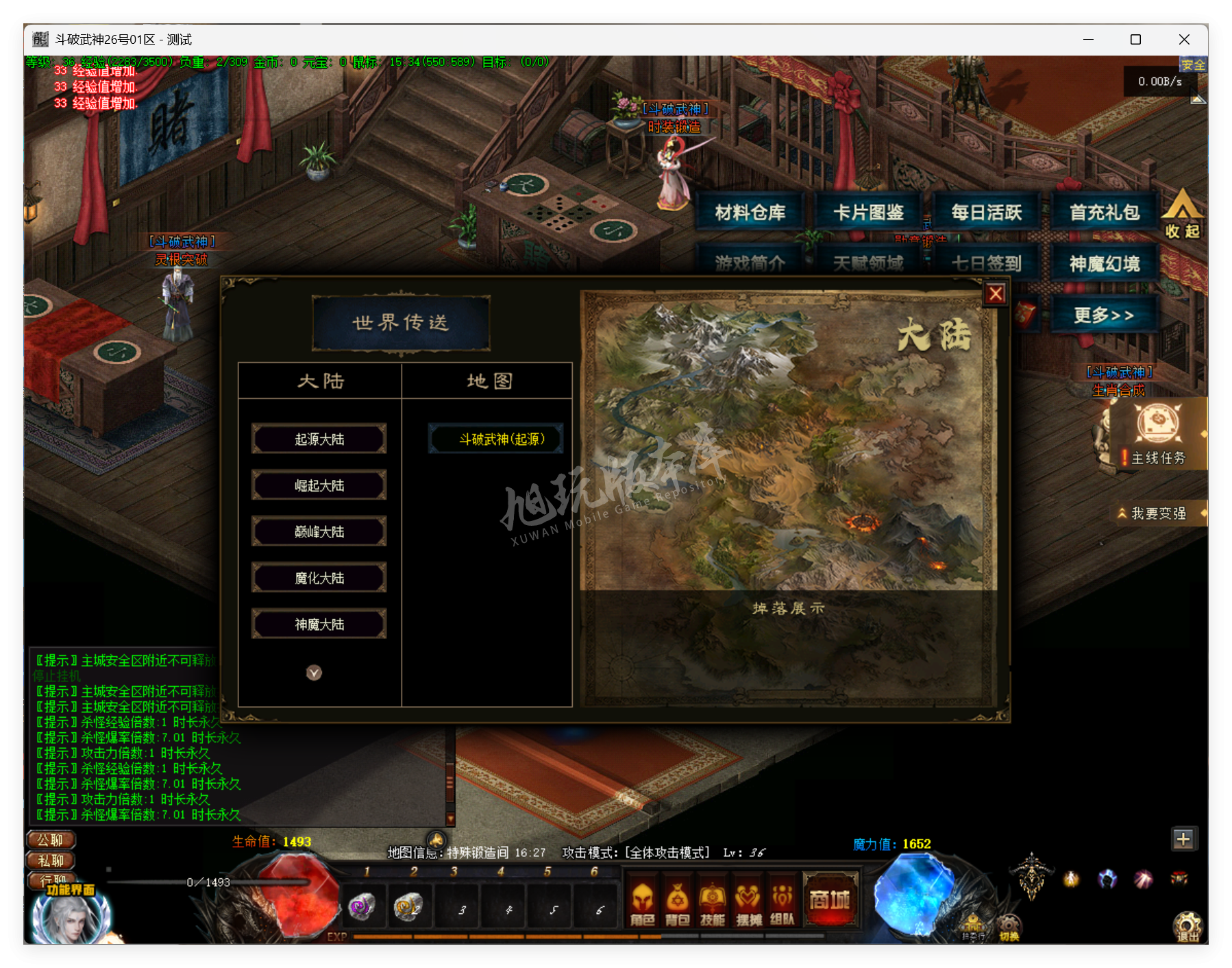This screenshot has width=1232, height=968.
Task: Toggle the 安全 safe mode indicator
Action: coord(1194,64)
